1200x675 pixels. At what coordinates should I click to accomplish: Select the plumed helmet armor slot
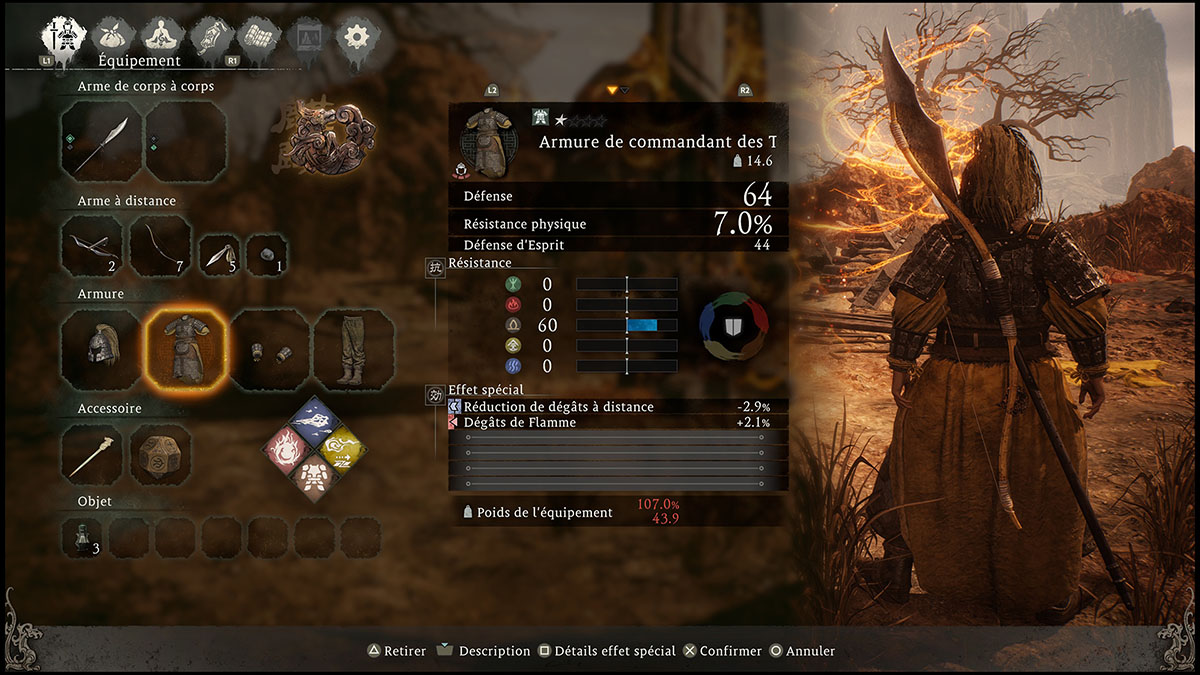click(x=101, y=350)
